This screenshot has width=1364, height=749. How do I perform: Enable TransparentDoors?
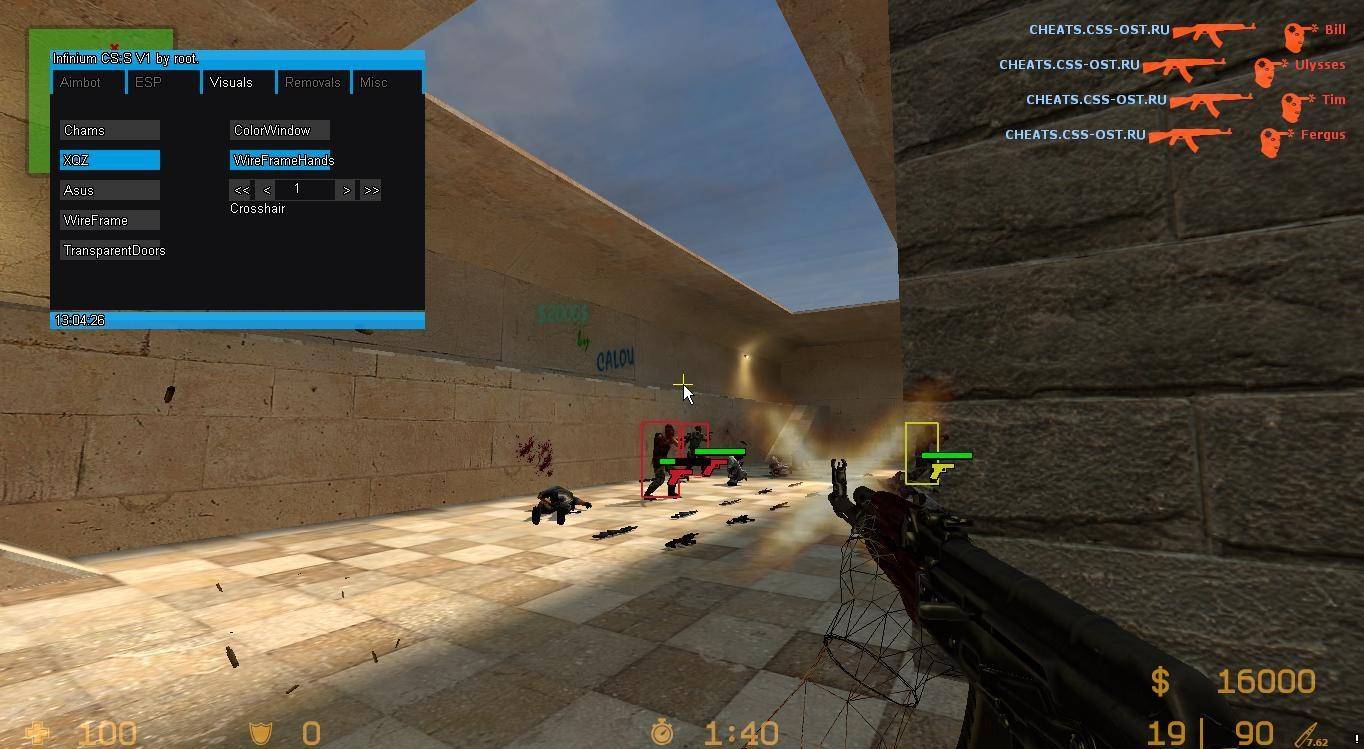[113, 250]
